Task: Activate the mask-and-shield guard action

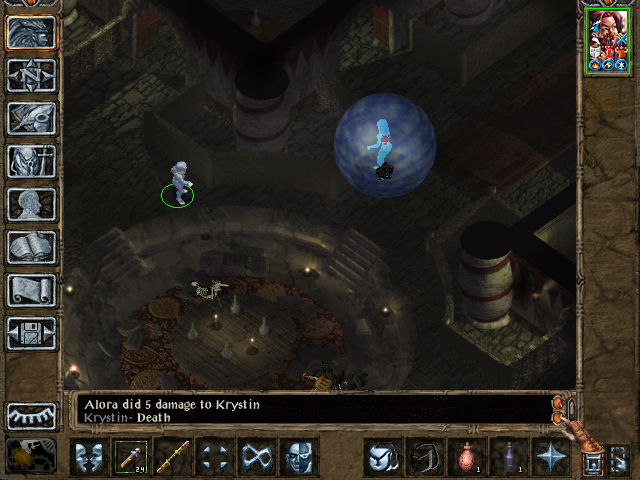Action: 89,457
